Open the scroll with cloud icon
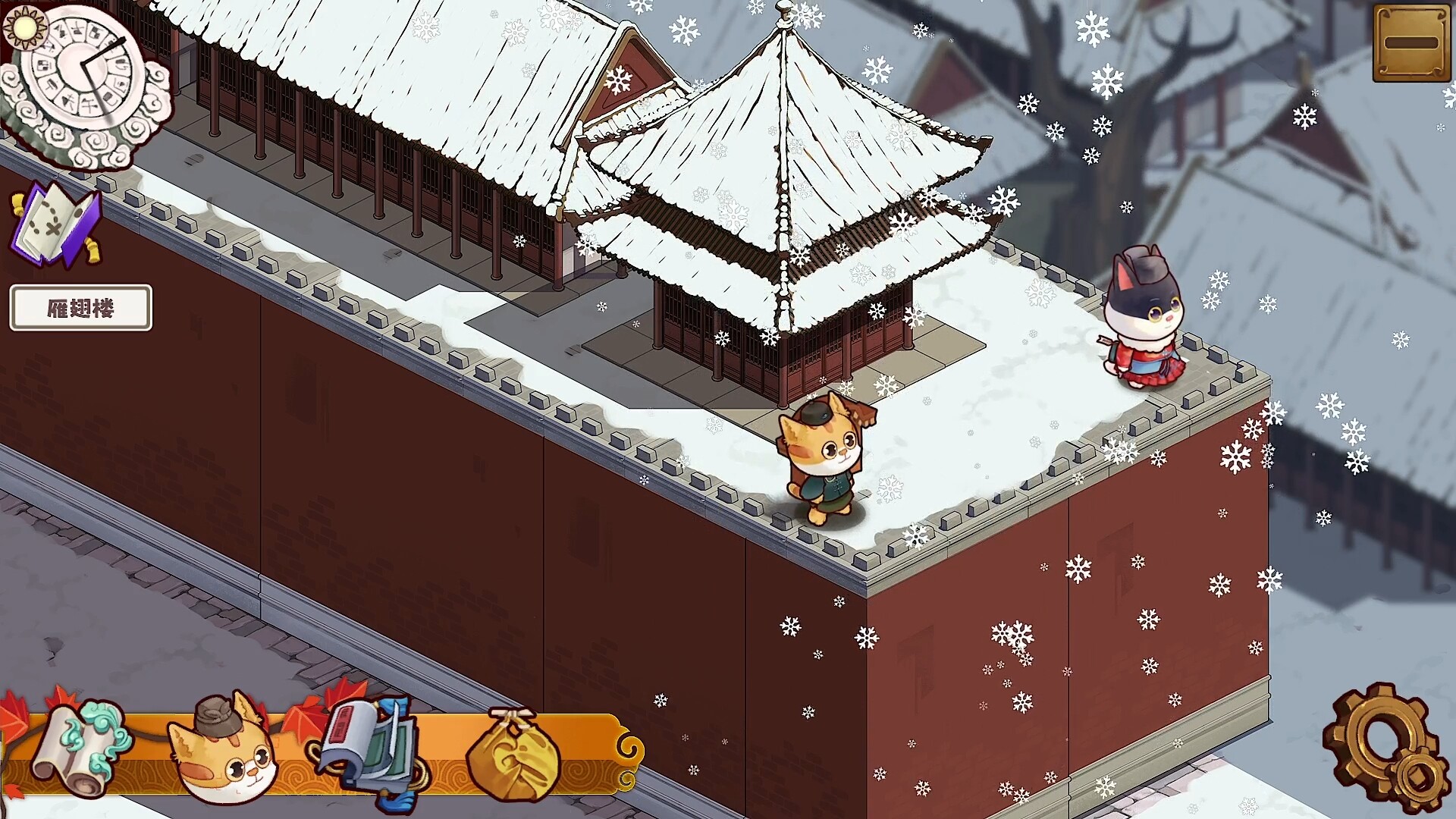 point(80,747)
